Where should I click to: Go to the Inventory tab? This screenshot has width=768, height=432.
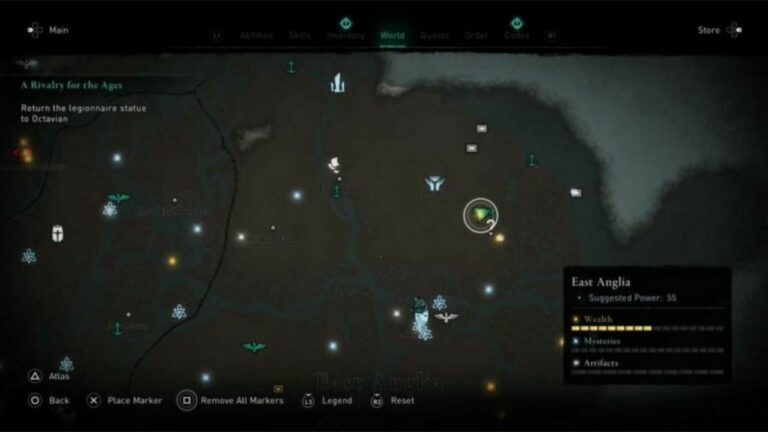click(346, 36)
